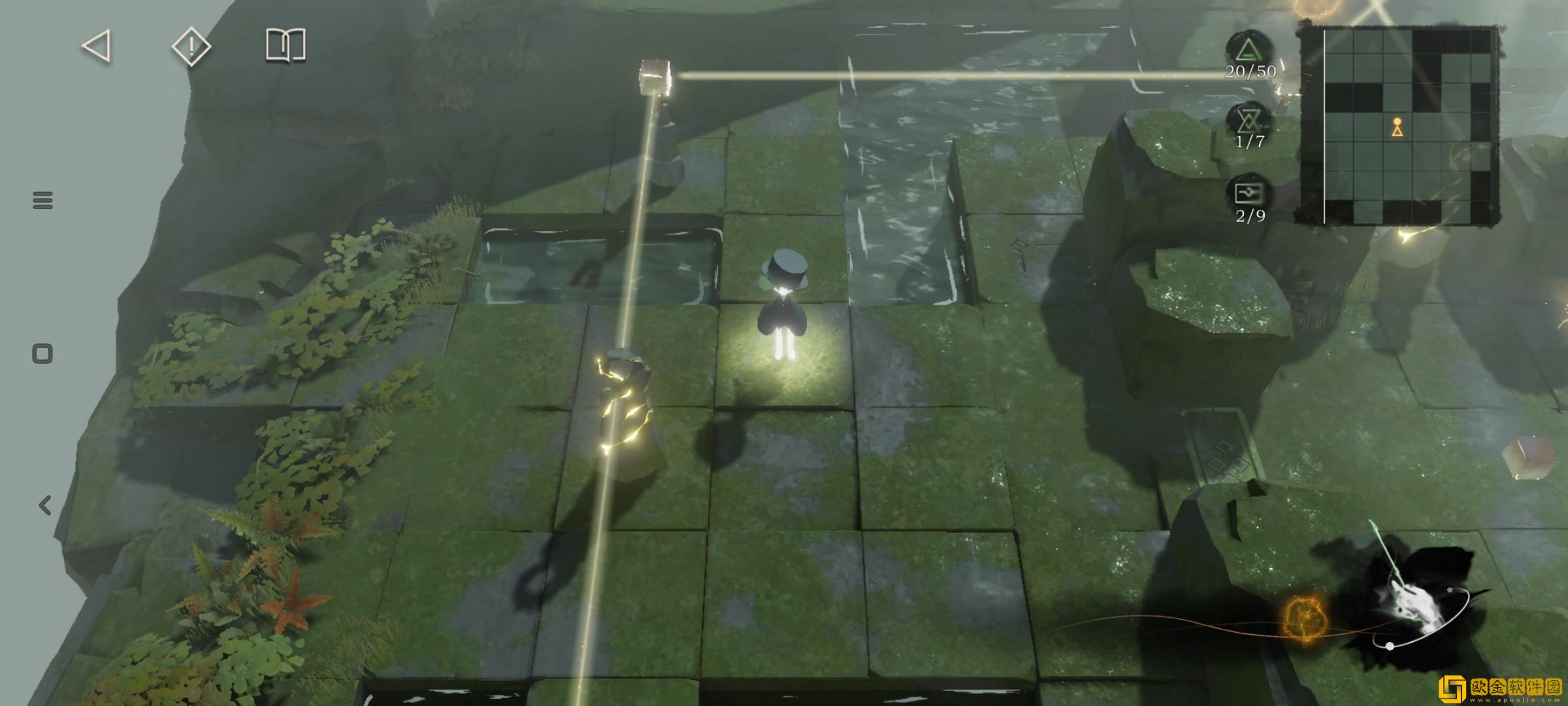Viewport: 1568px width, 706px height.
Task: Open the book journal icon
Action: pyautogui.click(x=286, y=46)
